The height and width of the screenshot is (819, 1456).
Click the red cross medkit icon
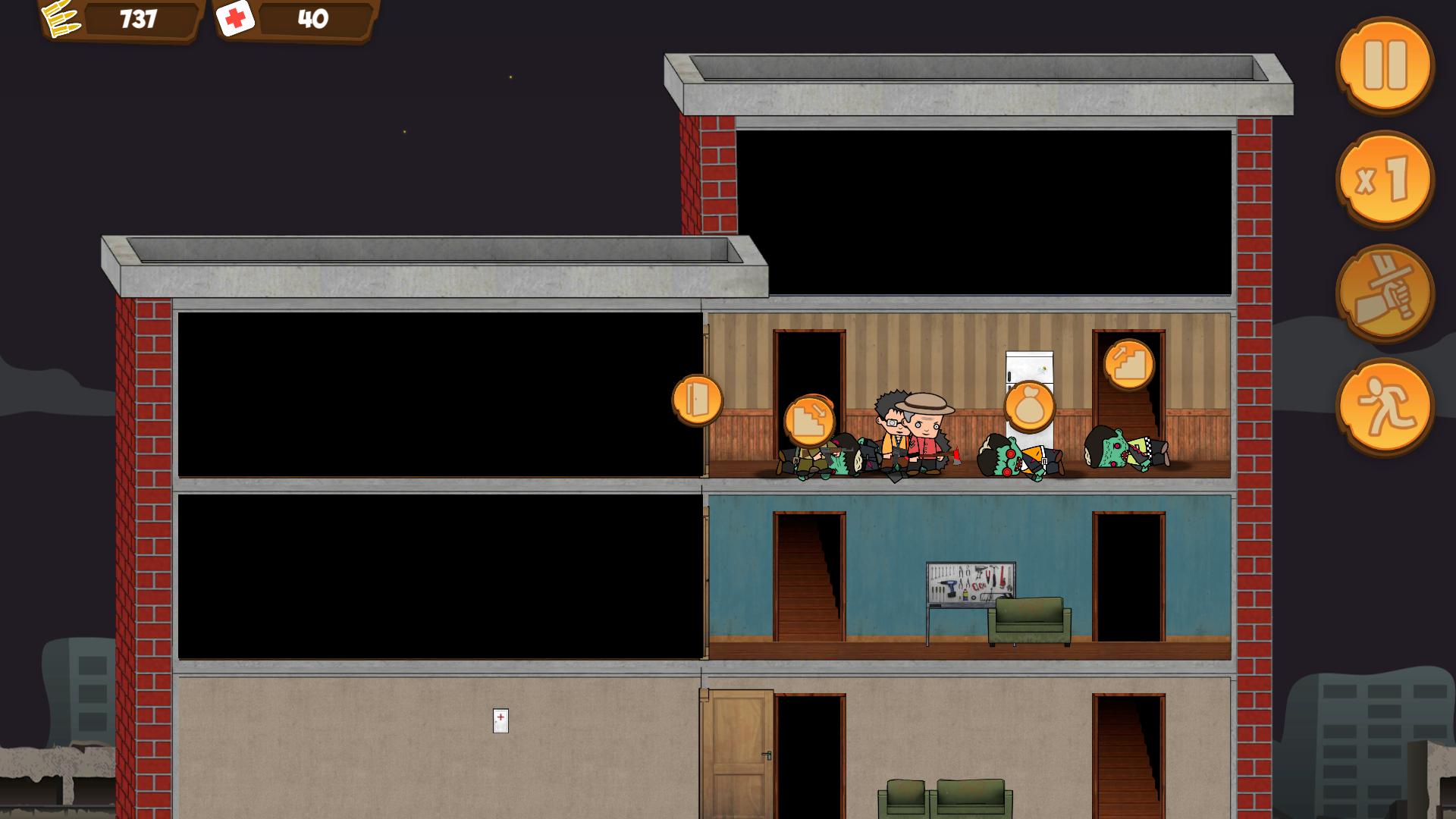pyautogui.click(x=237, y=19)
